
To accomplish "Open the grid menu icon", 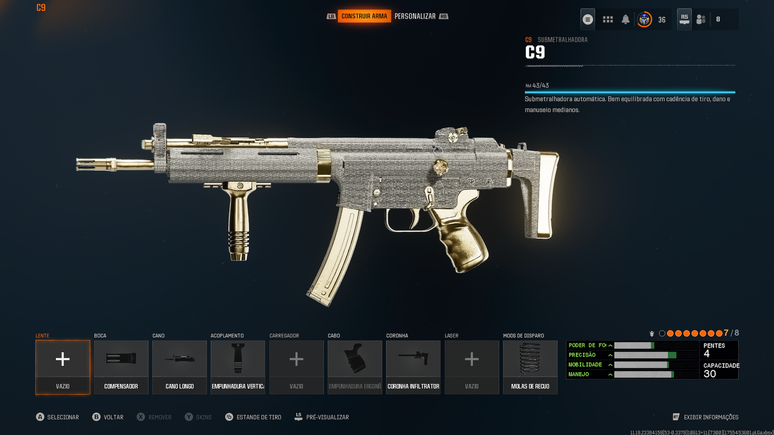I will point(607,19).
